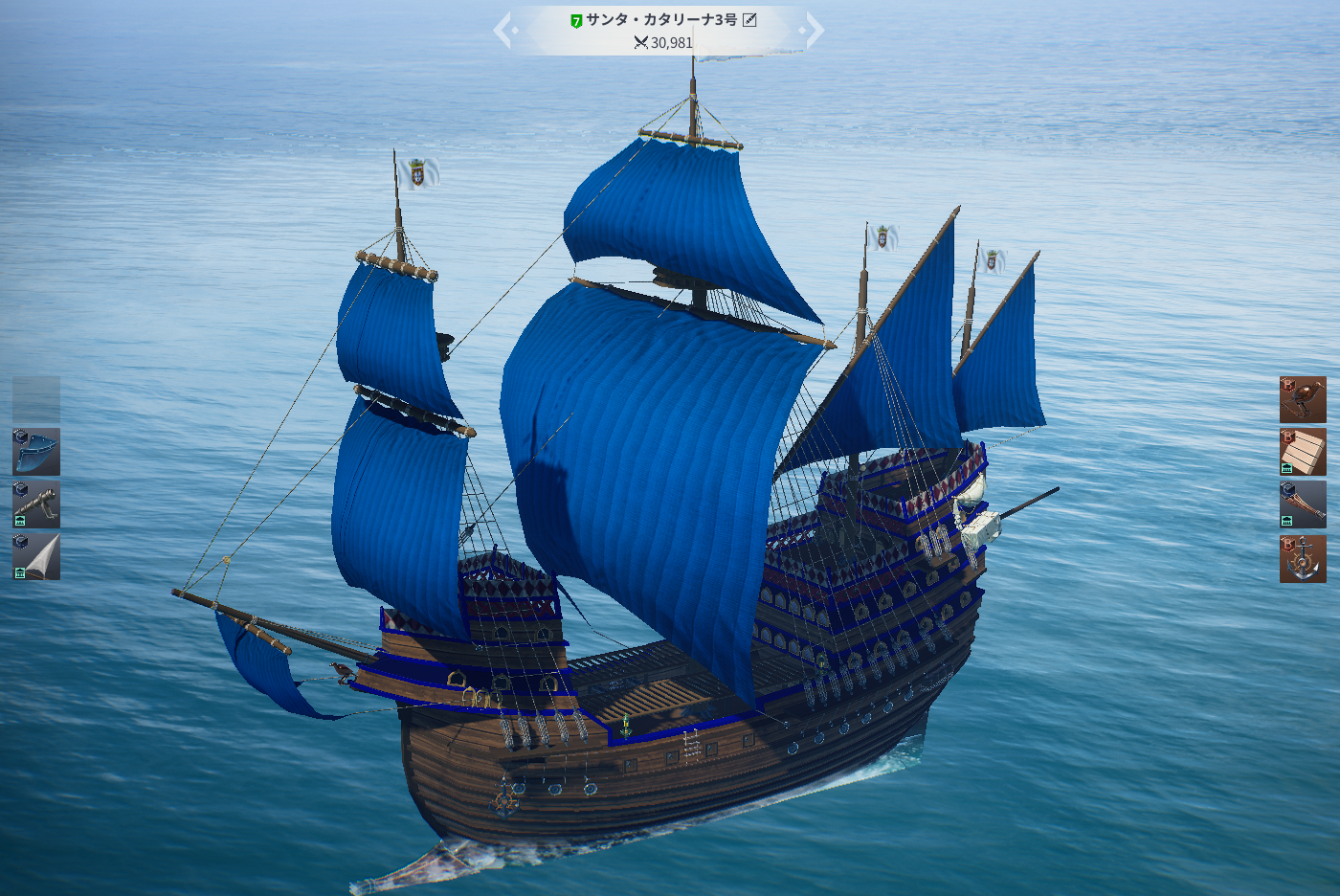1340x896 pixels.
Task: Open the wooden planks equipment slot
Action: tap(1303, 452)
